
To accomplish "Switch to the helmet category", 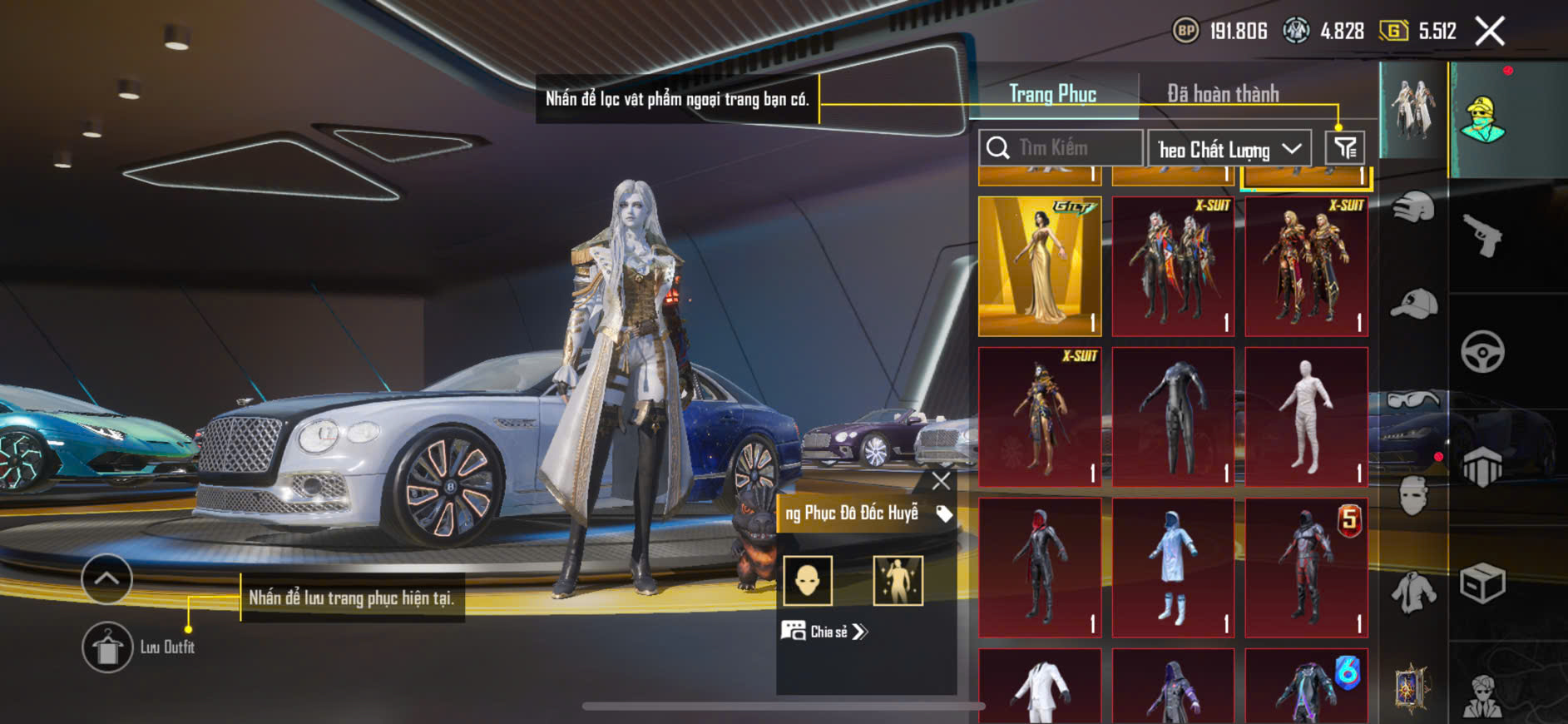I will [1413, 207].
